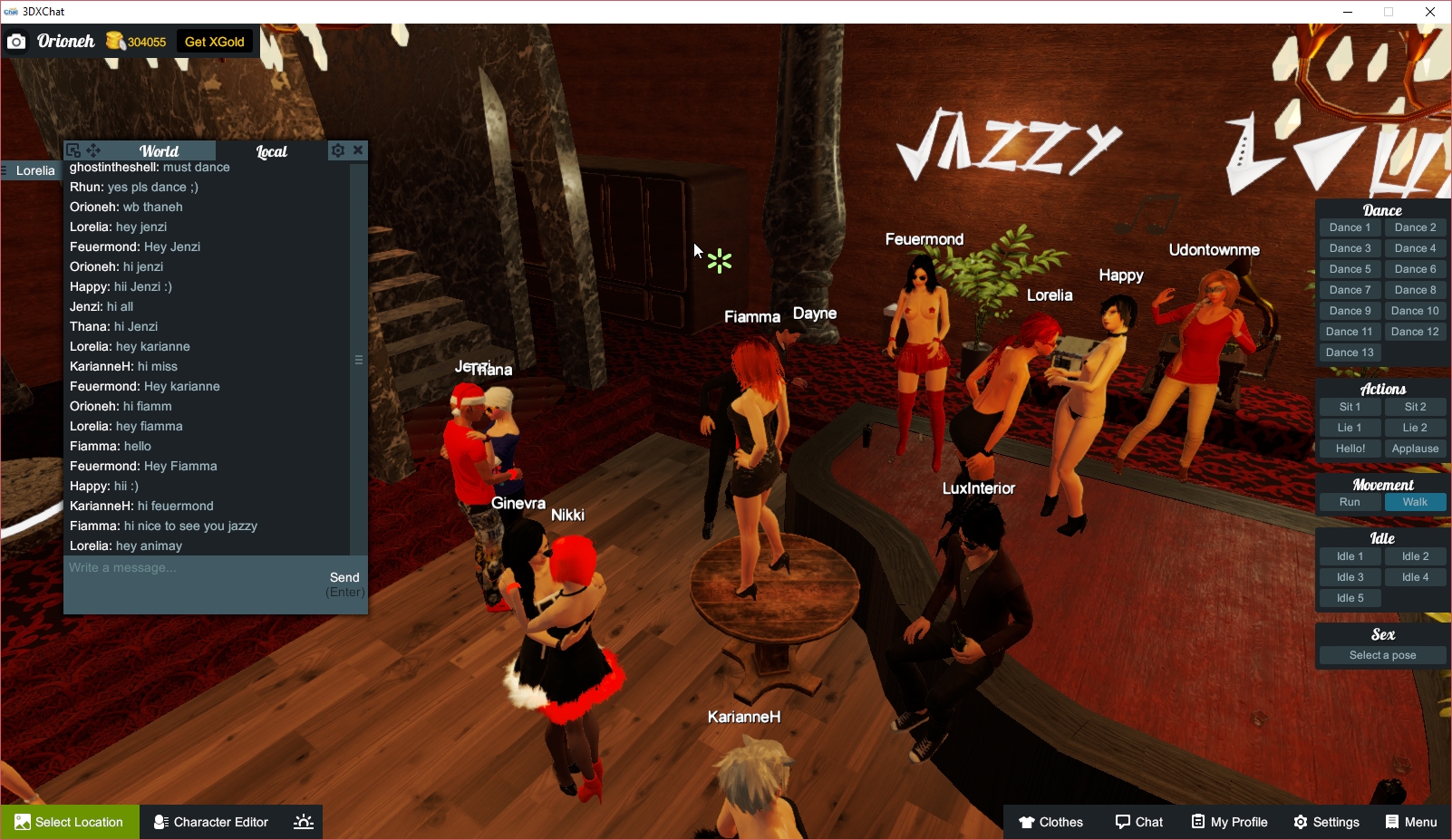Open Select Location
The image size is (1452, 840).
[x=70, y=821]
